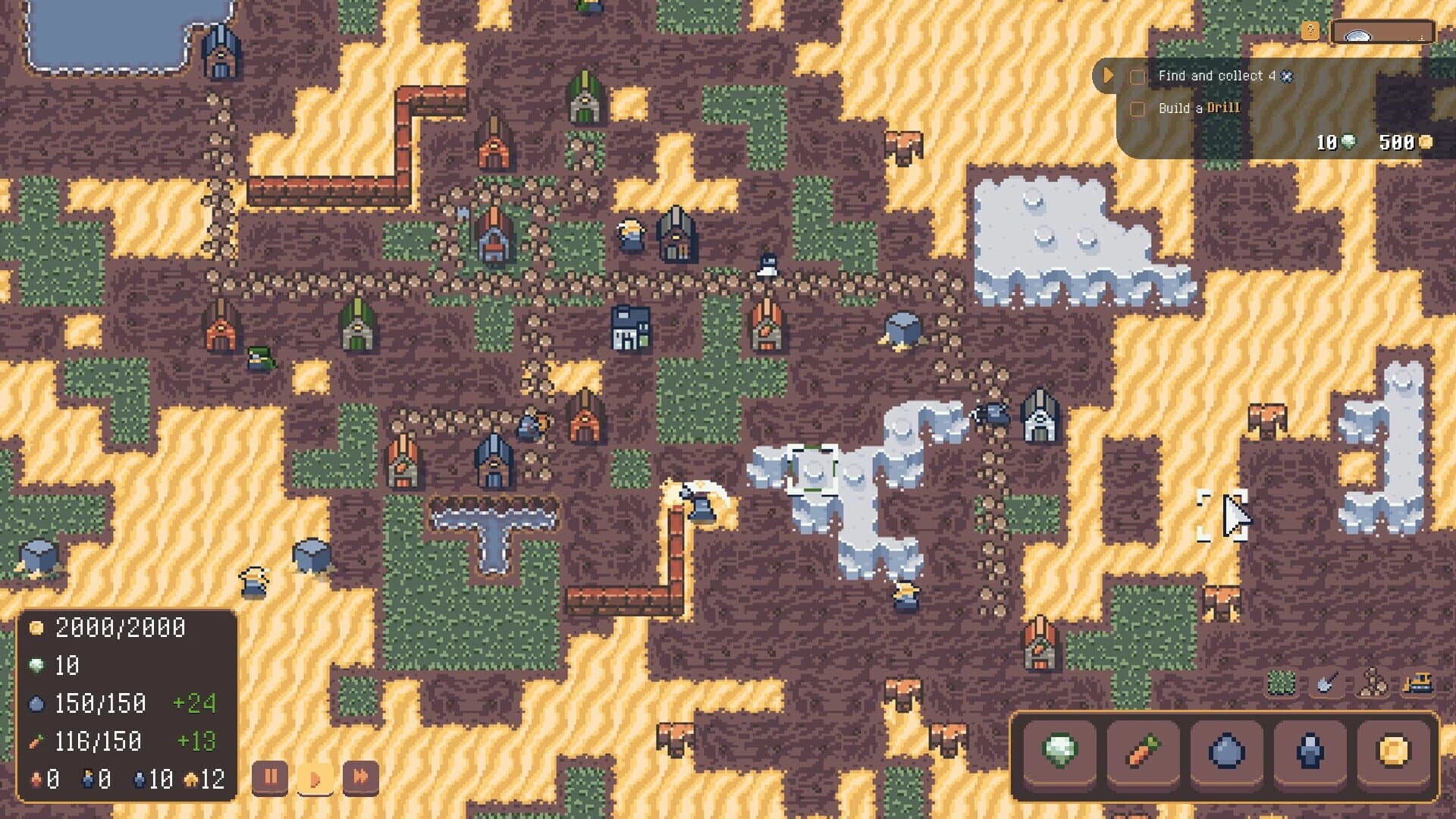The image size is (1456, 819).
Task: Check the 'Find and collect 4' quest checkbox
Action: [1137, 76]
